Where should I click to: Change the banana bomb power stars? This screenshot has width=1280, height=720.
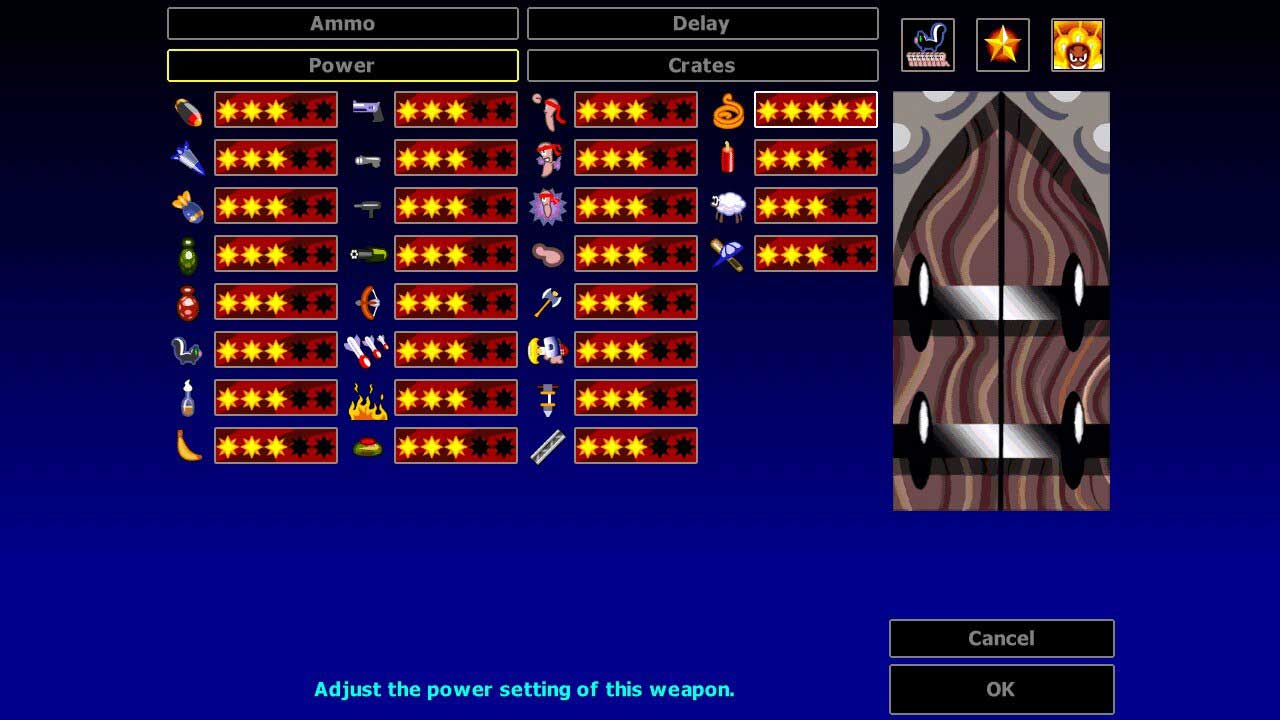click(276, 446)
